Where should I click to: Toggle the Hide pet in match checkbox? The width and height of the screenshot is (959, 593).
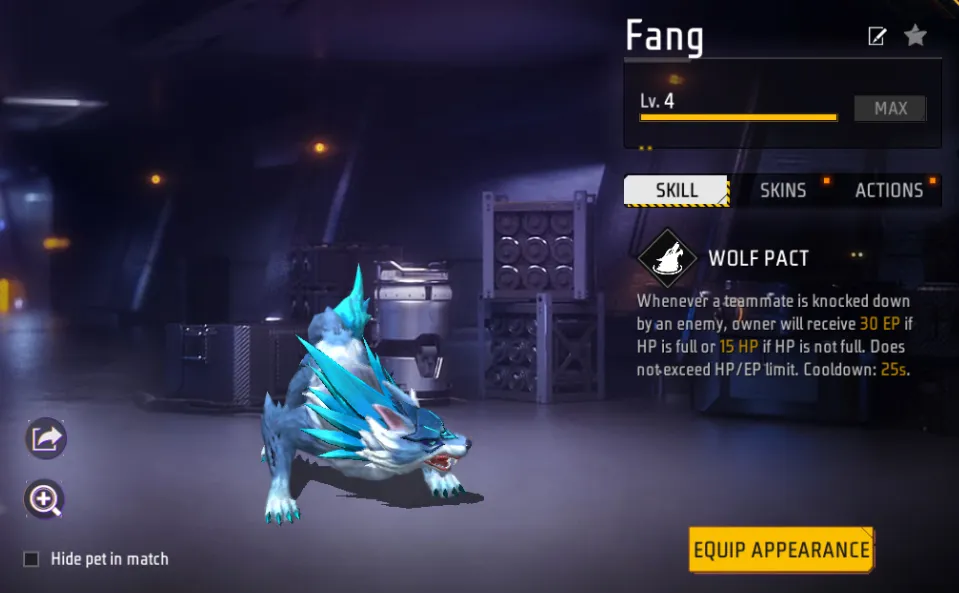[32, 559]
